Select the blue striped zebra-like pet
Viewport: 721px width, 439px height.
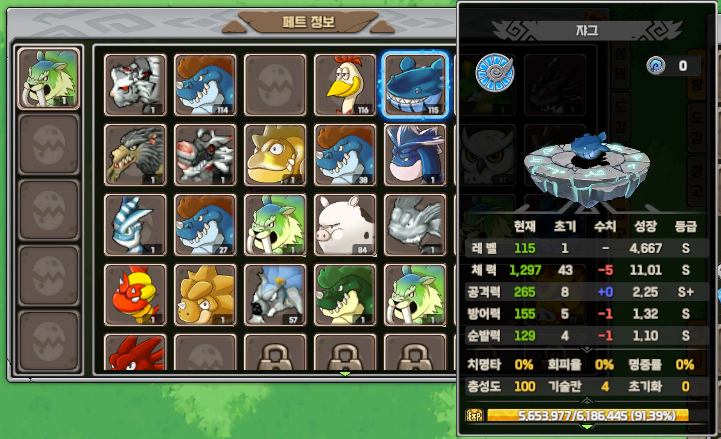(135, 224)
